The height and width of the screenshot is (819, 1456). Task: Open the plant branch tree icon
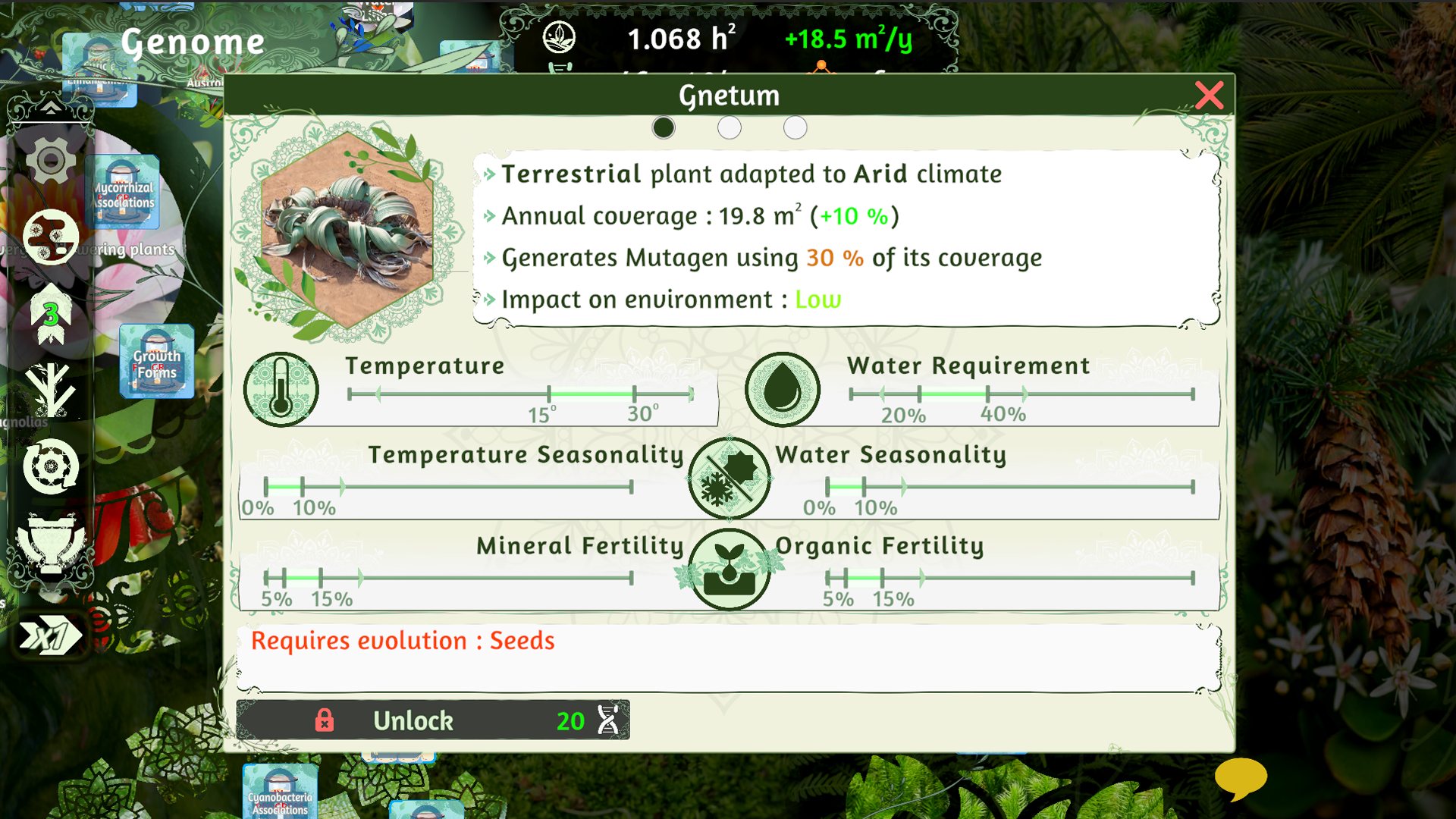click(x=50, y=390)
